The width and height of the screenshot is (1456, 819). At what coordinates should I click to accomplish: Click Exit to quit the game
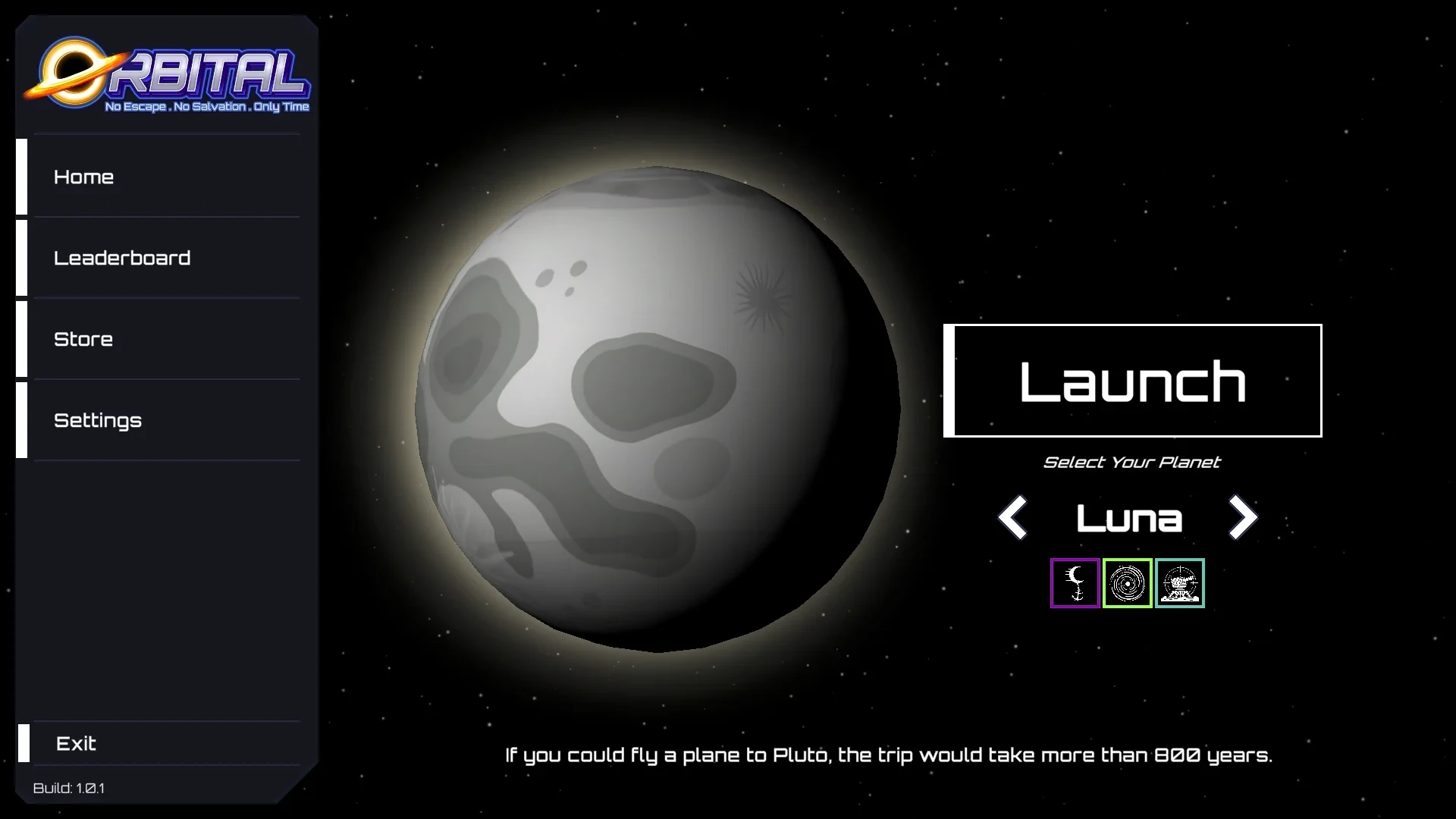click(x=75, y=744)
